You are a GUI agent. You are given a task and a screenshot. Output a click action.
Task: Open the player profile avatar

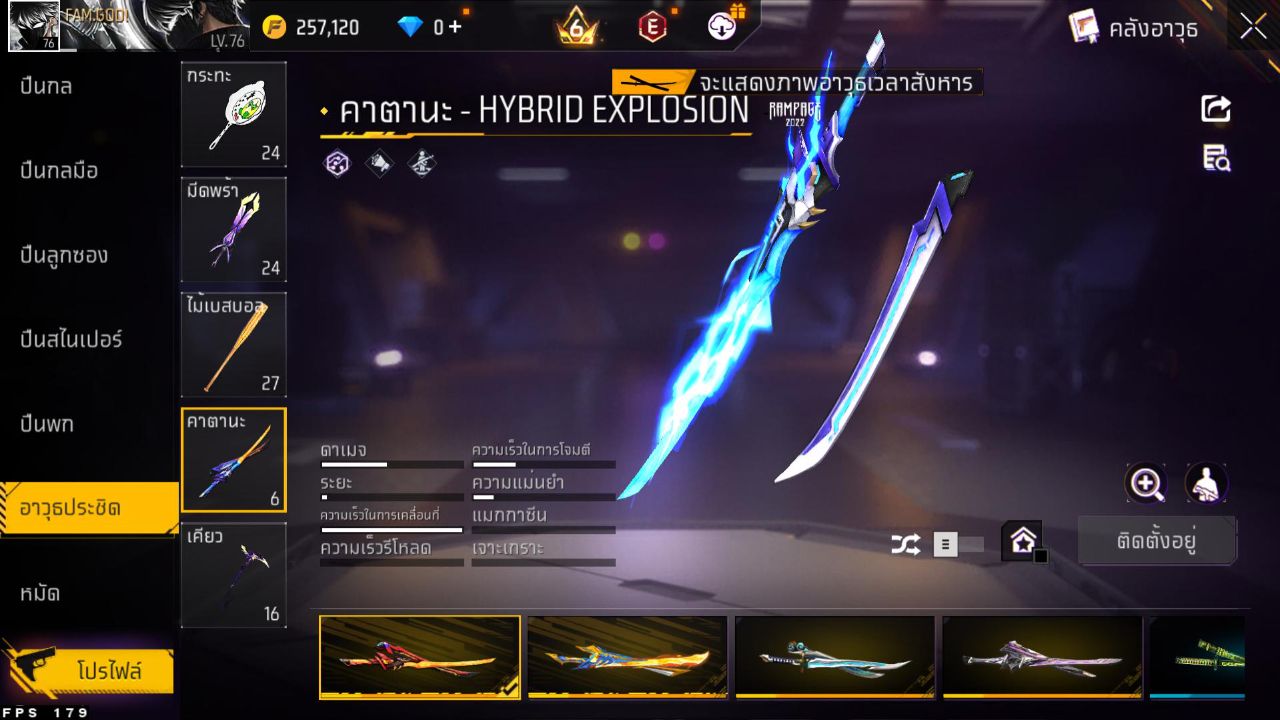(34, 27)
